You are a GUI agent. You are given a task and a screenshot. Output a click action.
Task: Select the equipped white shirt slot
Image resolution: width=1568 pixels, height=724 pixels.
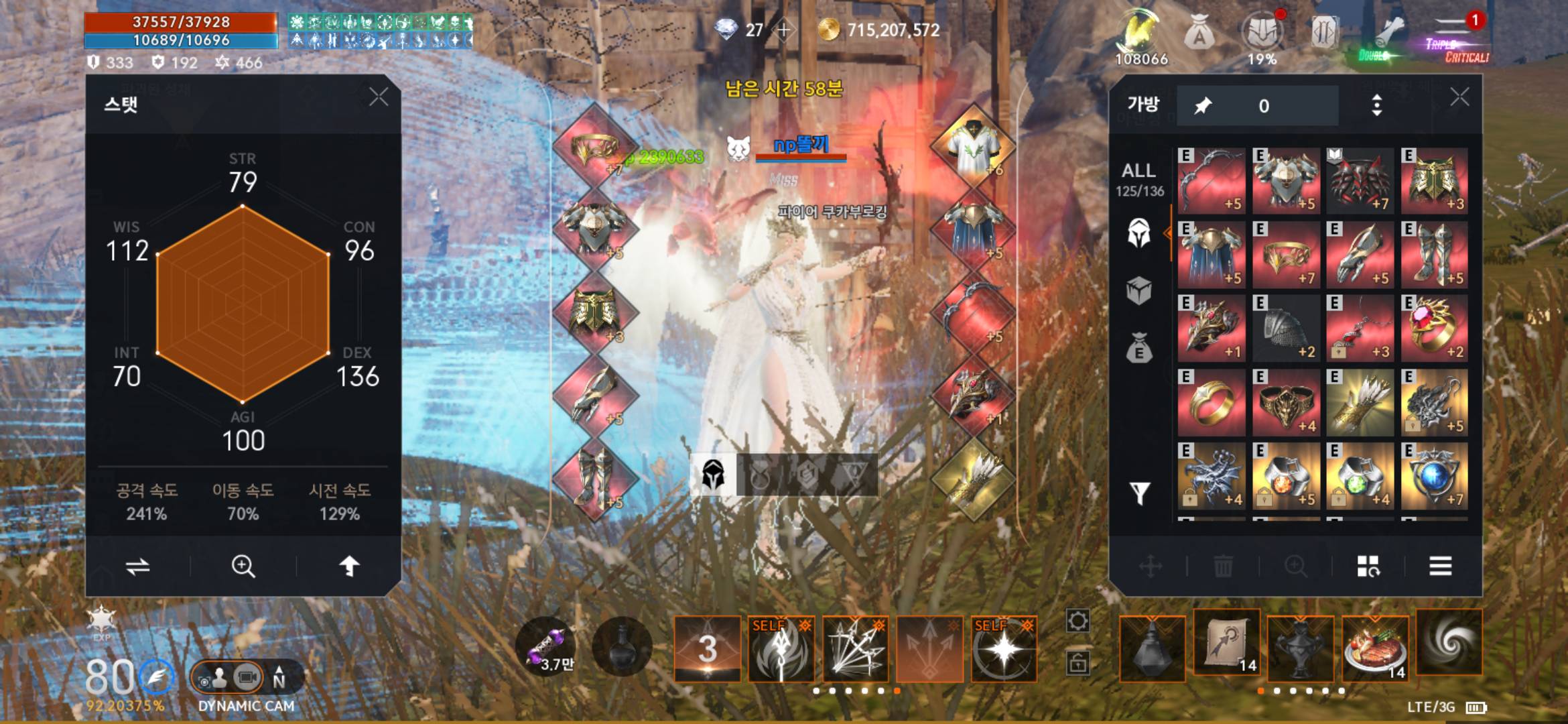pyautogui.click(x=974, y=146)
